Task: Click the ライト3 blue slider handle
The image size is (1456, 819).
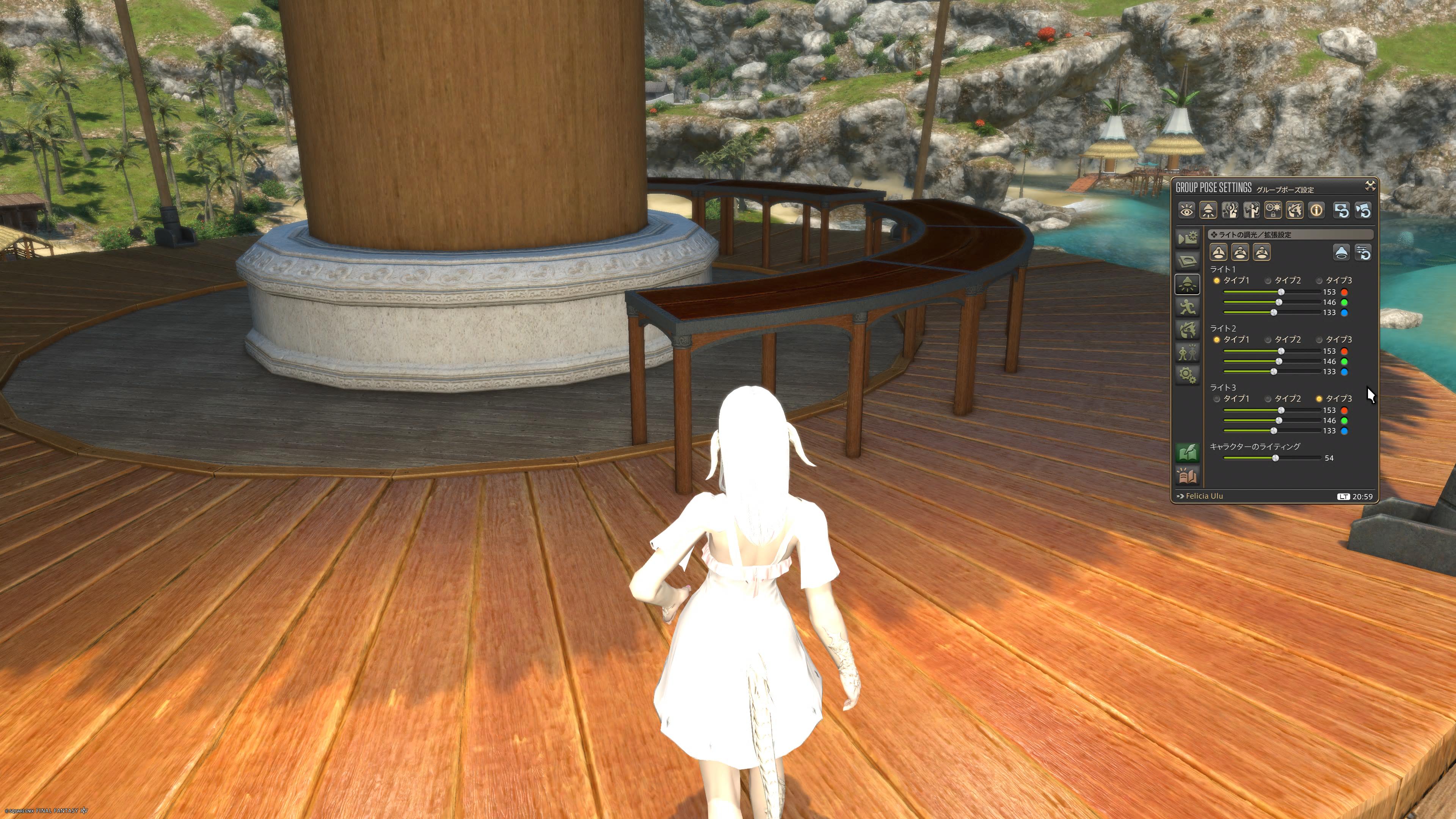Action: click(1274, 431)
